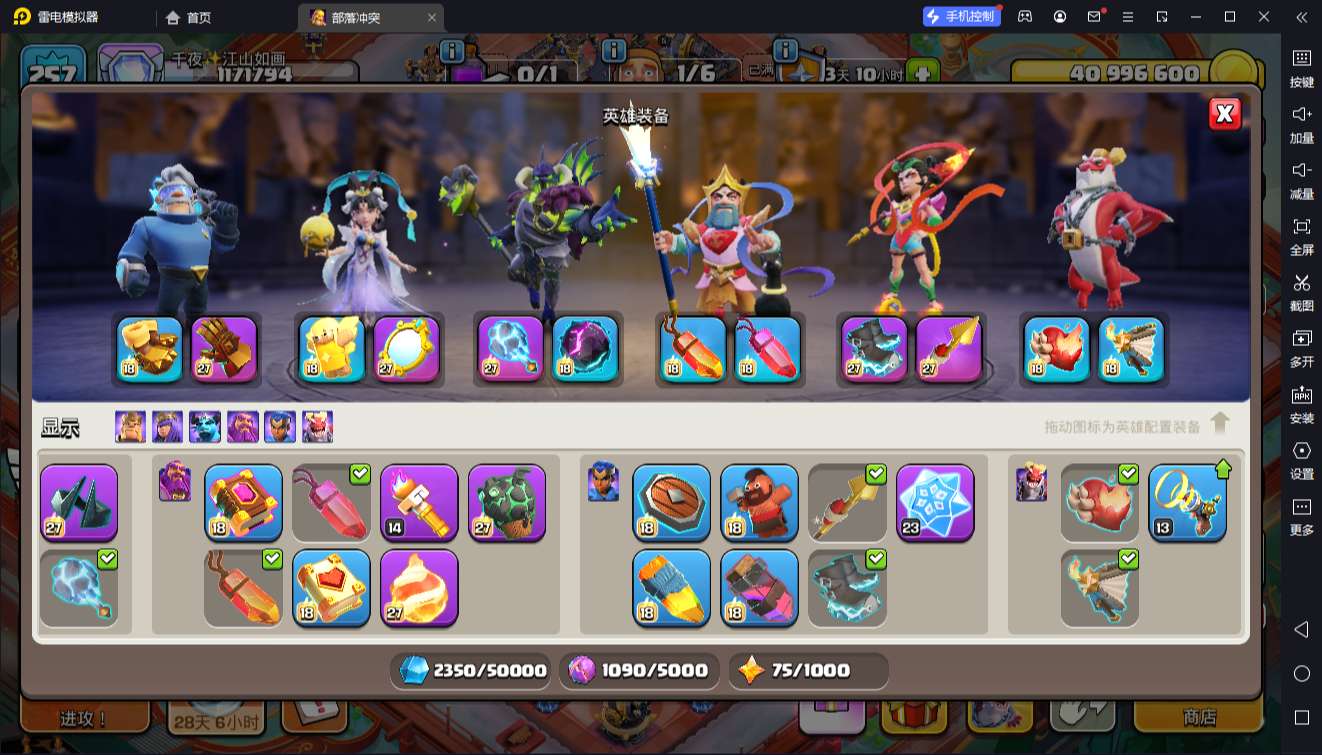Select the dark spiked boots item

click(79, 502)
